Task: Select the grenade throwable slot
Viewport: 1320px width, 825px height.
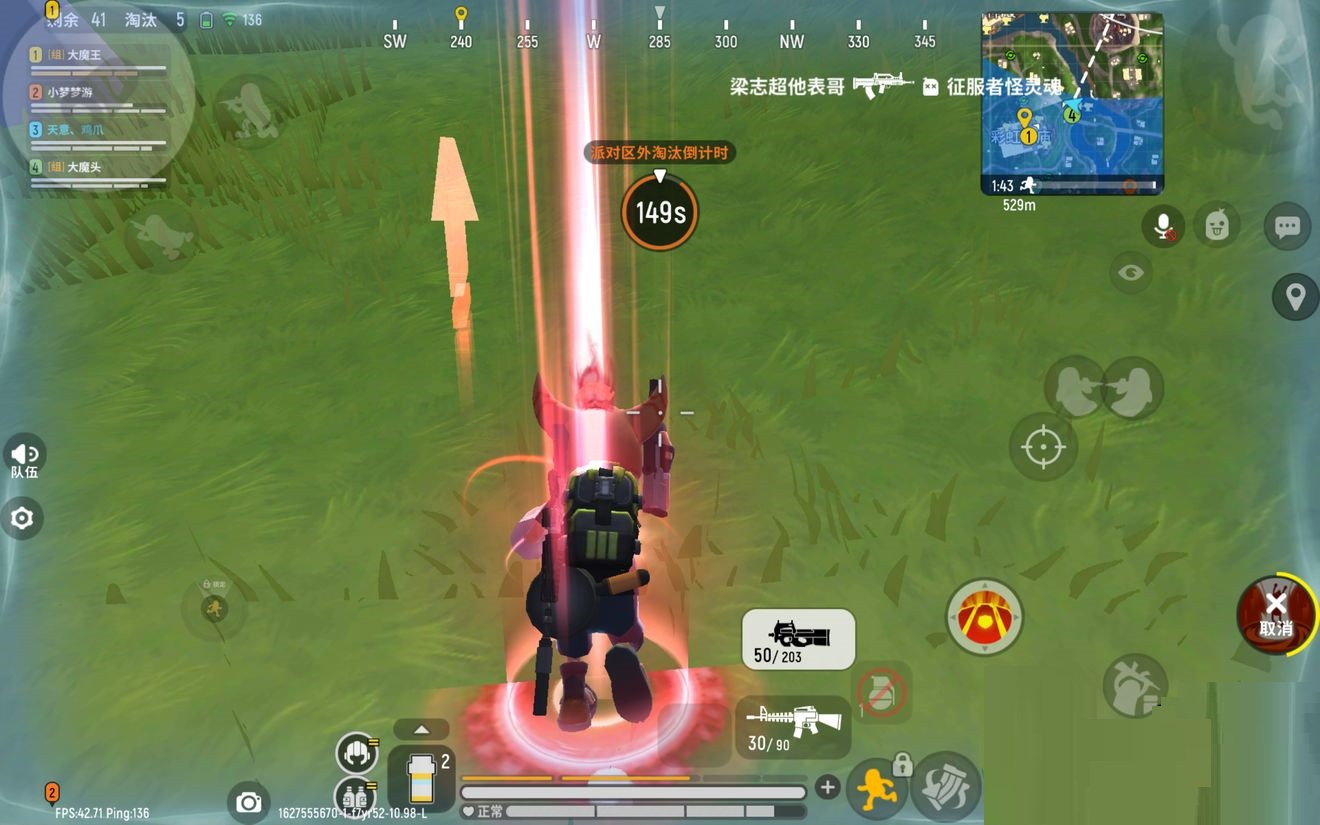Action: 881,692
